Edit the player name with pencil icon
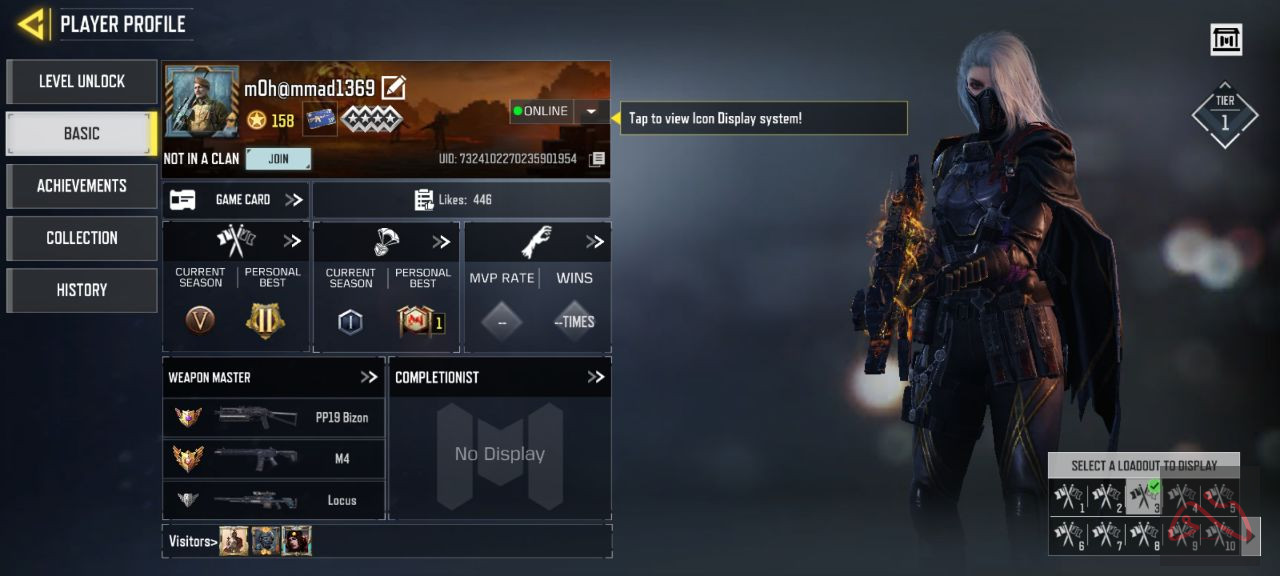1280x576 pixels. click(394, 88)
